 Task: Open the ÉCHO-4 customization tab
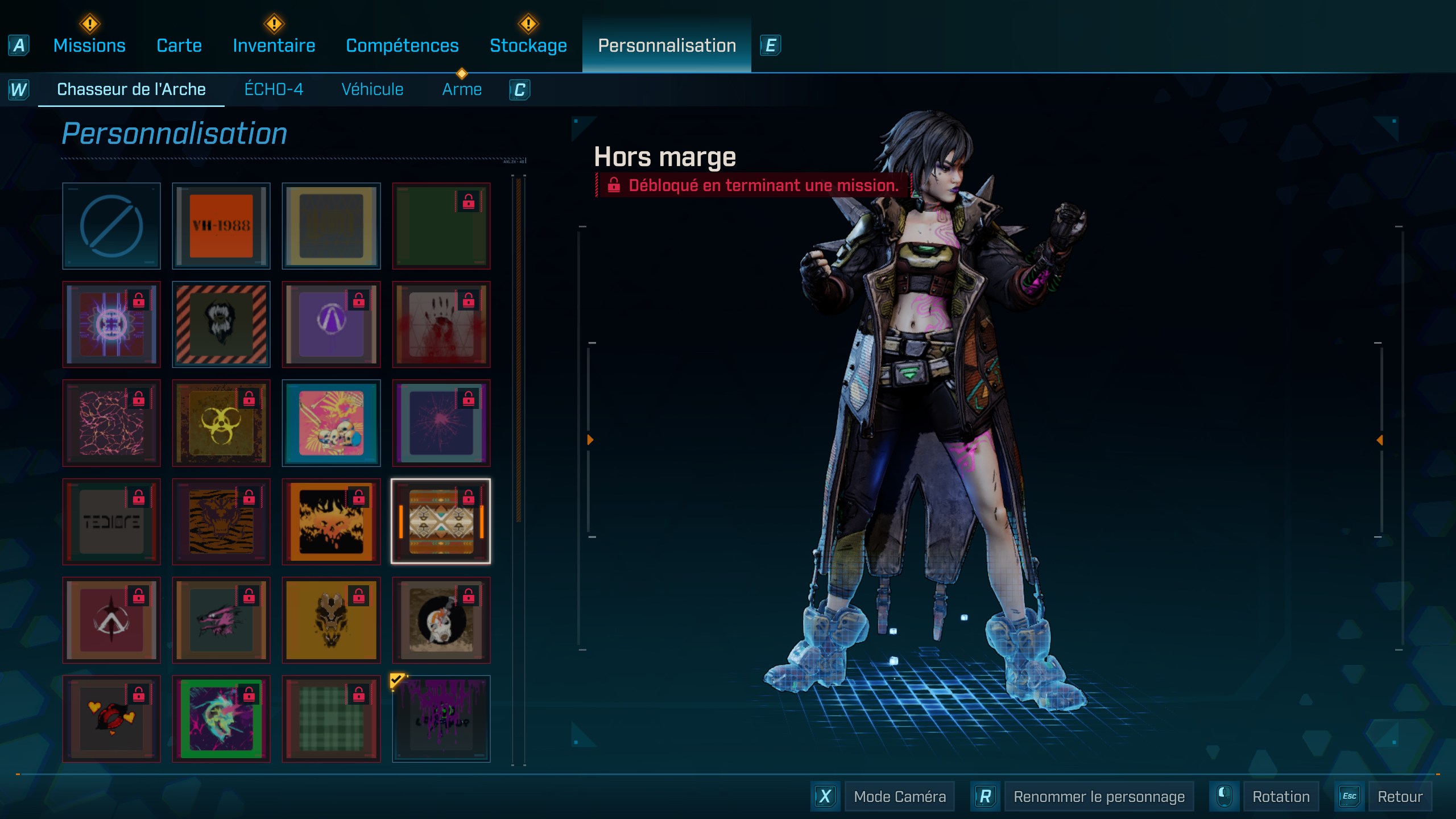275,89
